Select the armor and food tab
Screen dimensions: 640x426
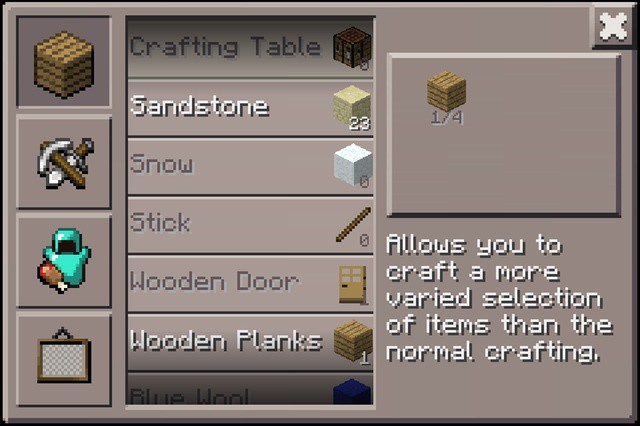click(64, 262)
